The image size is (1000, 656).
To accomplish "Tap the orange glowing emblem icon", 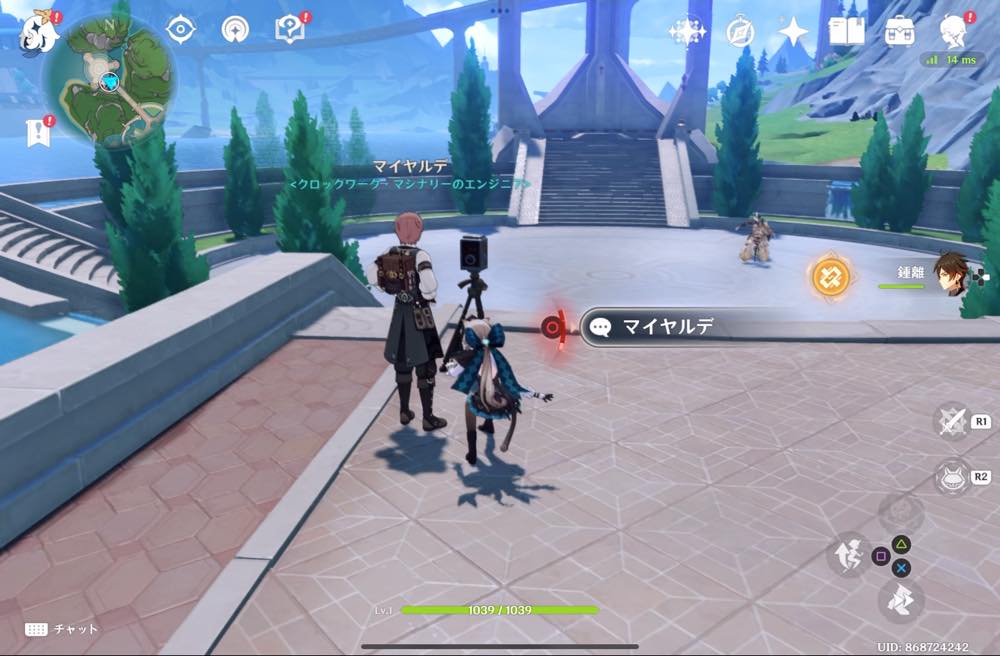I will [x=831, y=275].
